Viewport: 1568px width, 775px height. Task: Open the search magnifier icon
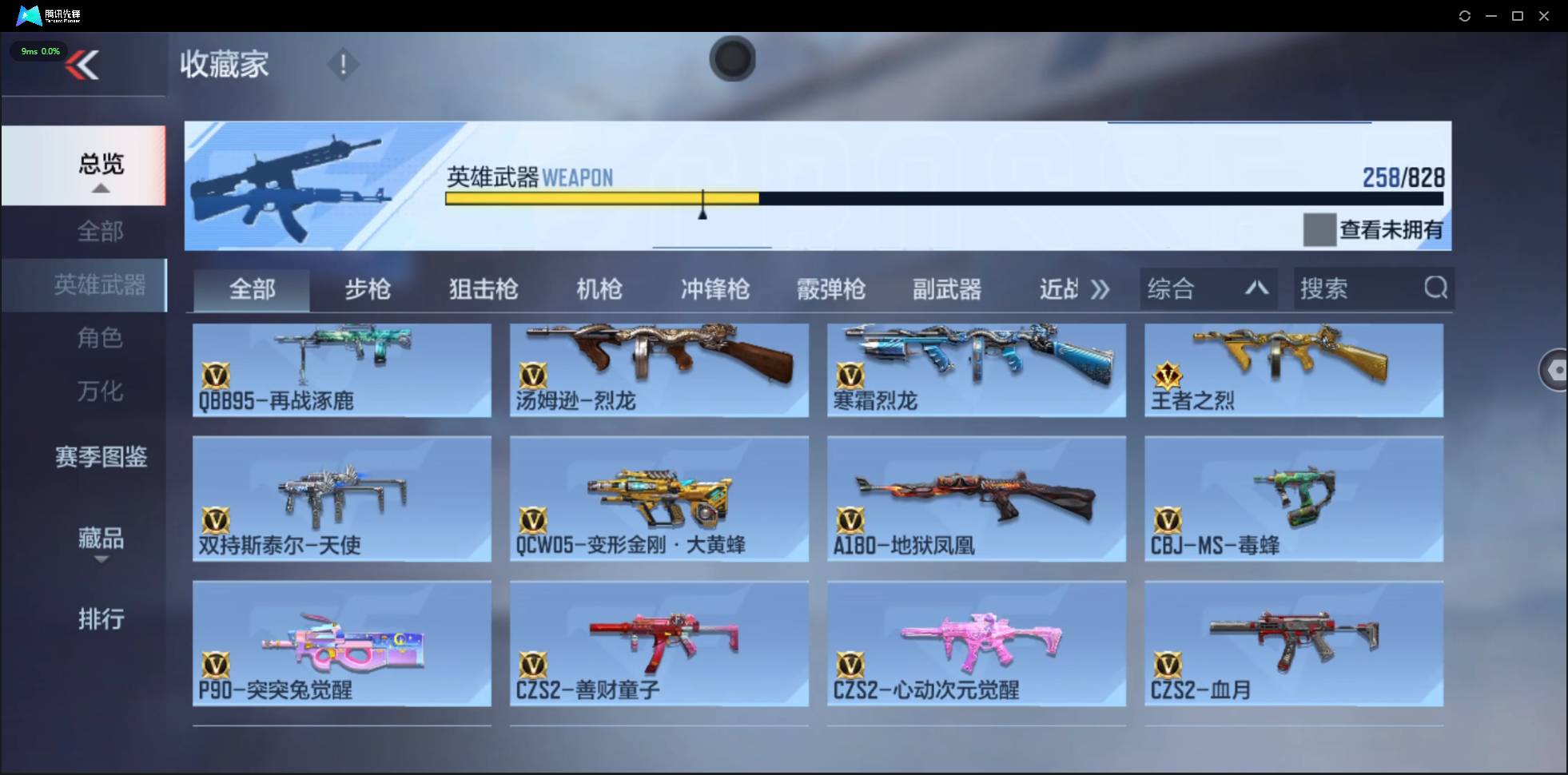coord(1436,288)
